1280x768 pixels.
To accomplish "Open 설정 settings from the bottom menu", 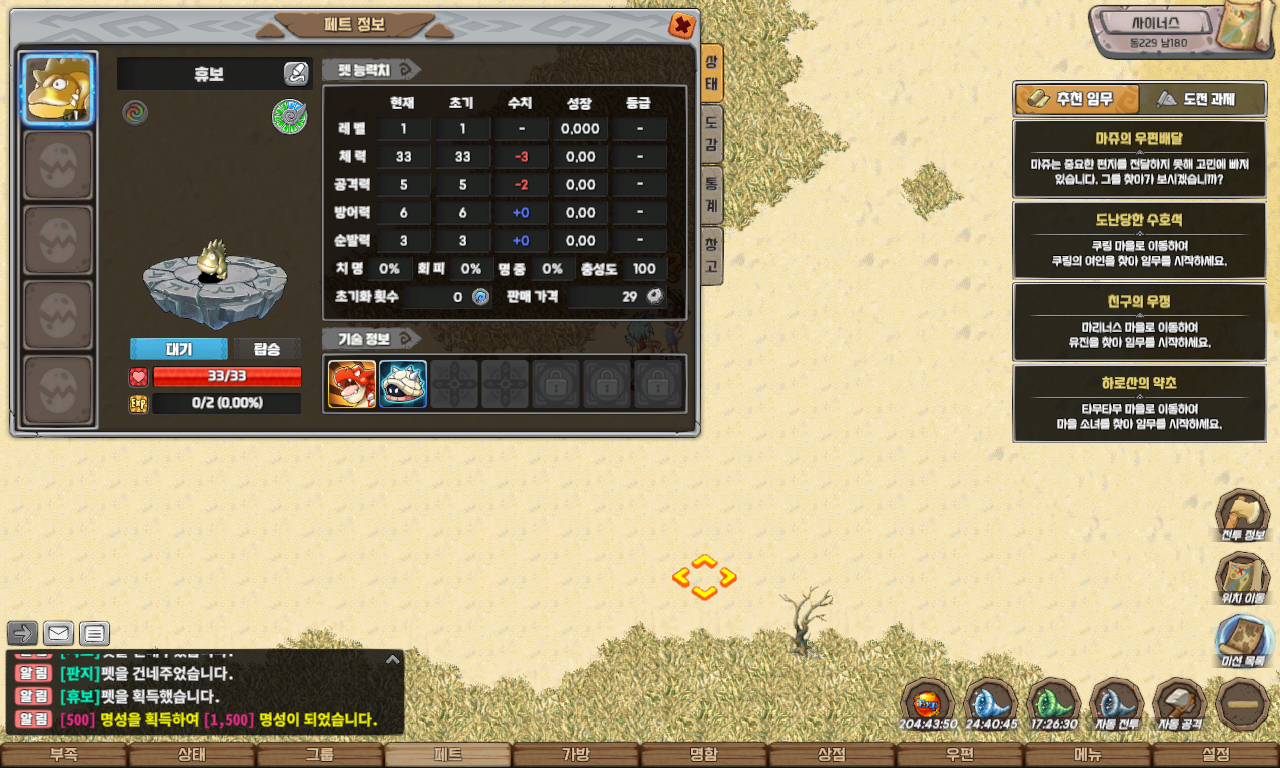I will (x=1216, y=755).
